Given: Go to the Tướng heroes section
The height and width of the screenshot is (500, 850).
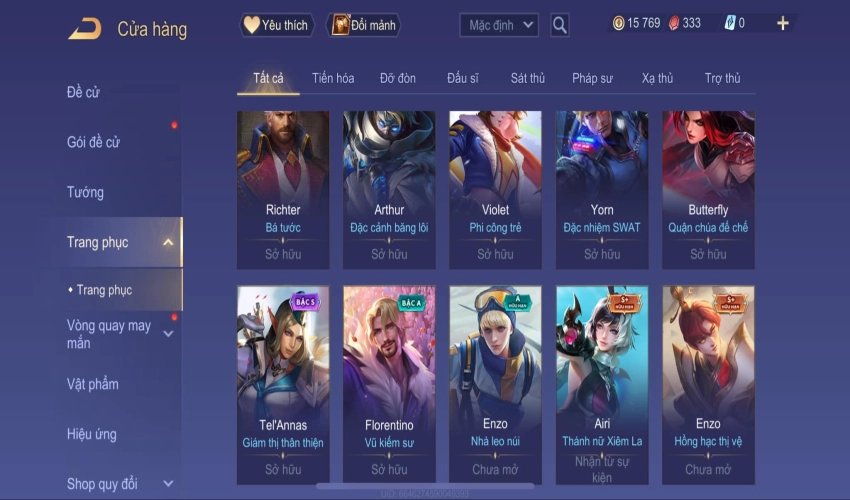Looking at the screenshot, I should pyautogui.click(x=85, y=192).
